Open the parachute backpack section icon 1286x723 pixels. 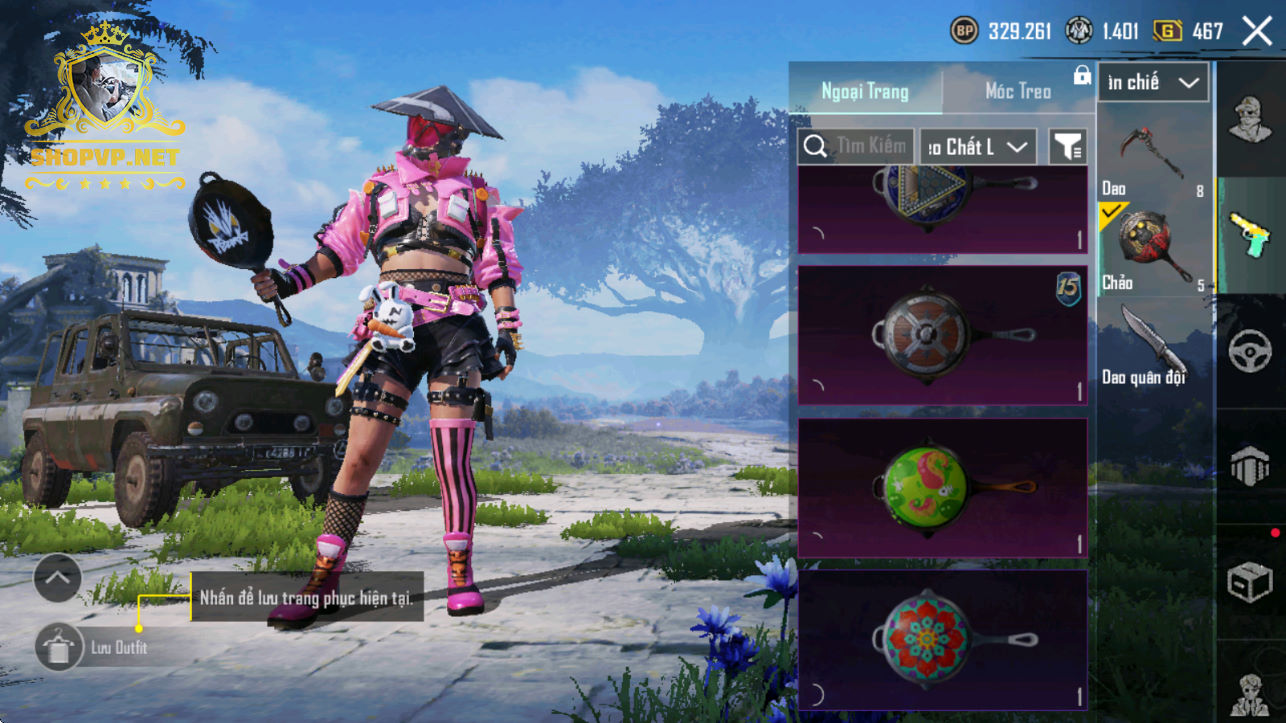1250,466
